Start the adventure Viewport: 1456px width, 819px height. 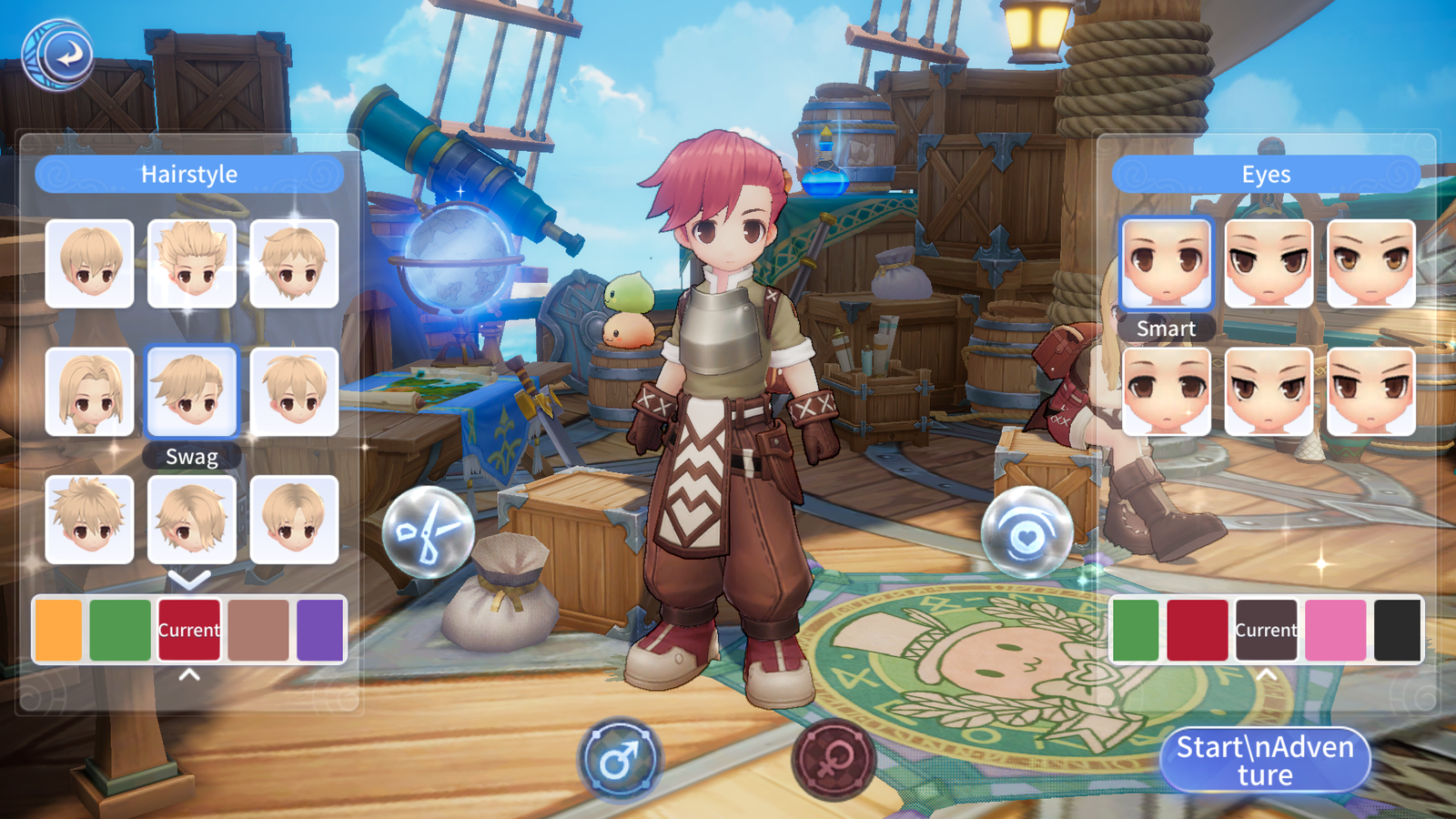[1265, 760]
